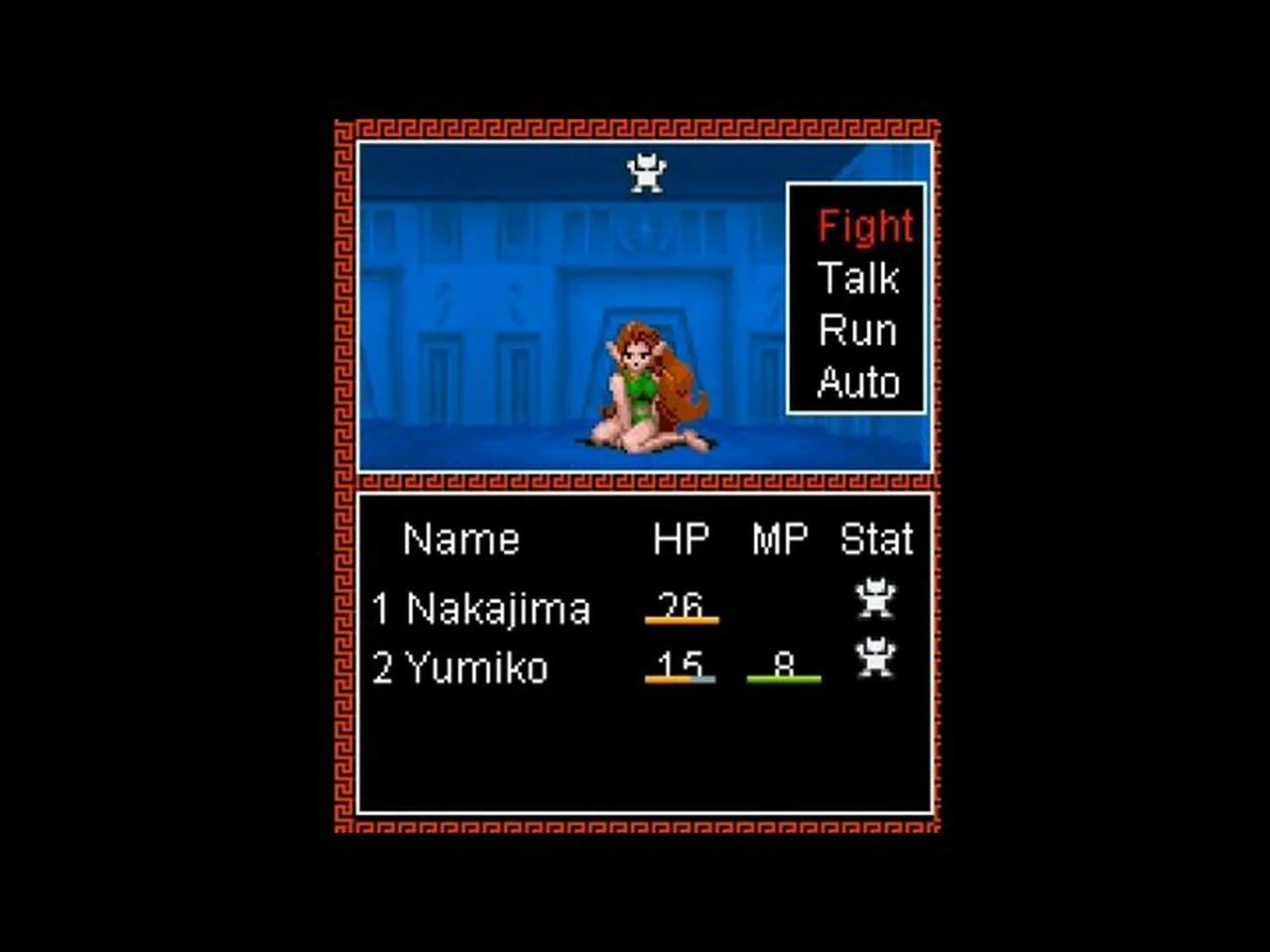
Task: Click the Name column header
Action: (x=460, y=539)
